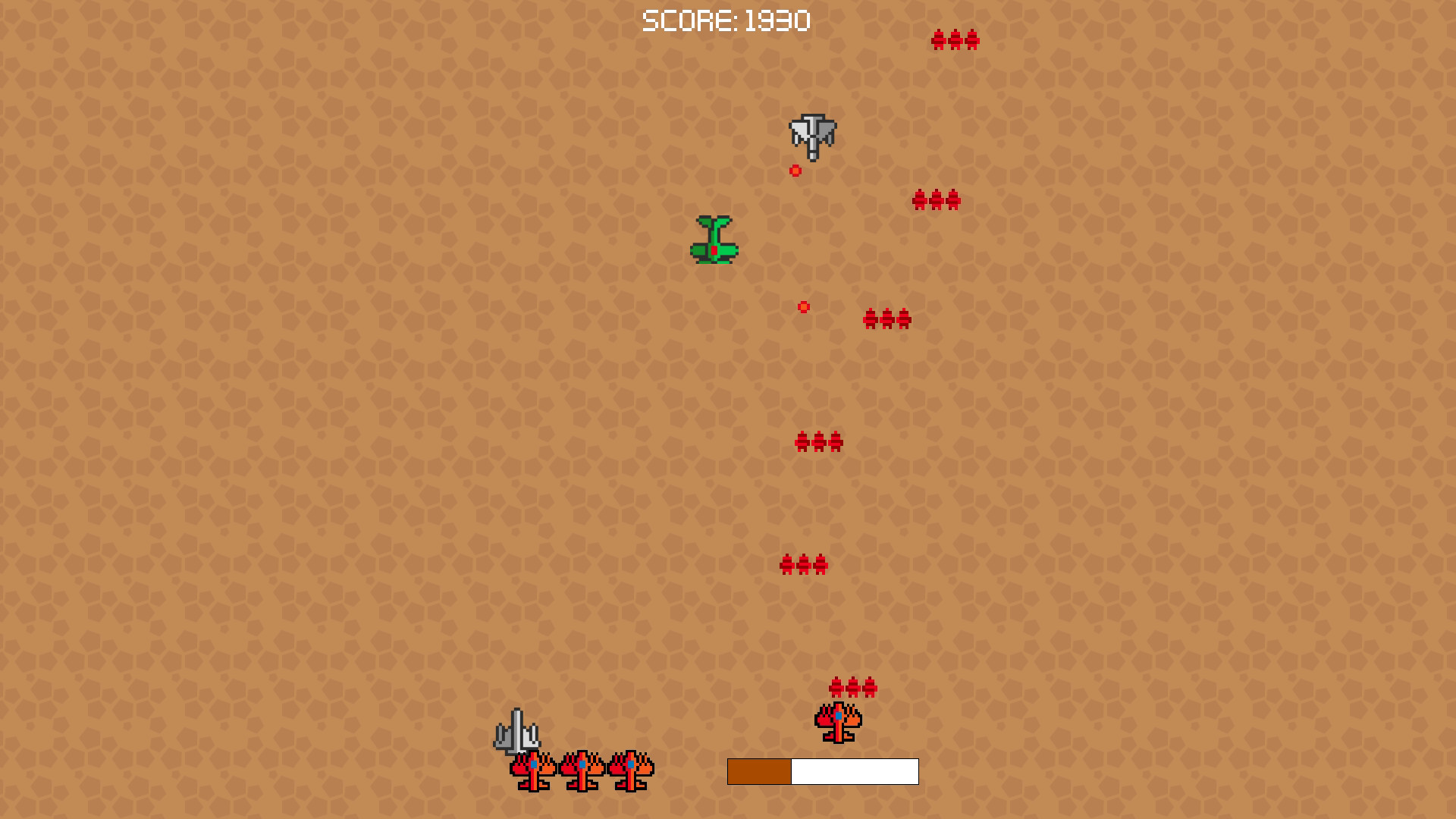Click the red bug trio at the top right corner

pos(954,41)
